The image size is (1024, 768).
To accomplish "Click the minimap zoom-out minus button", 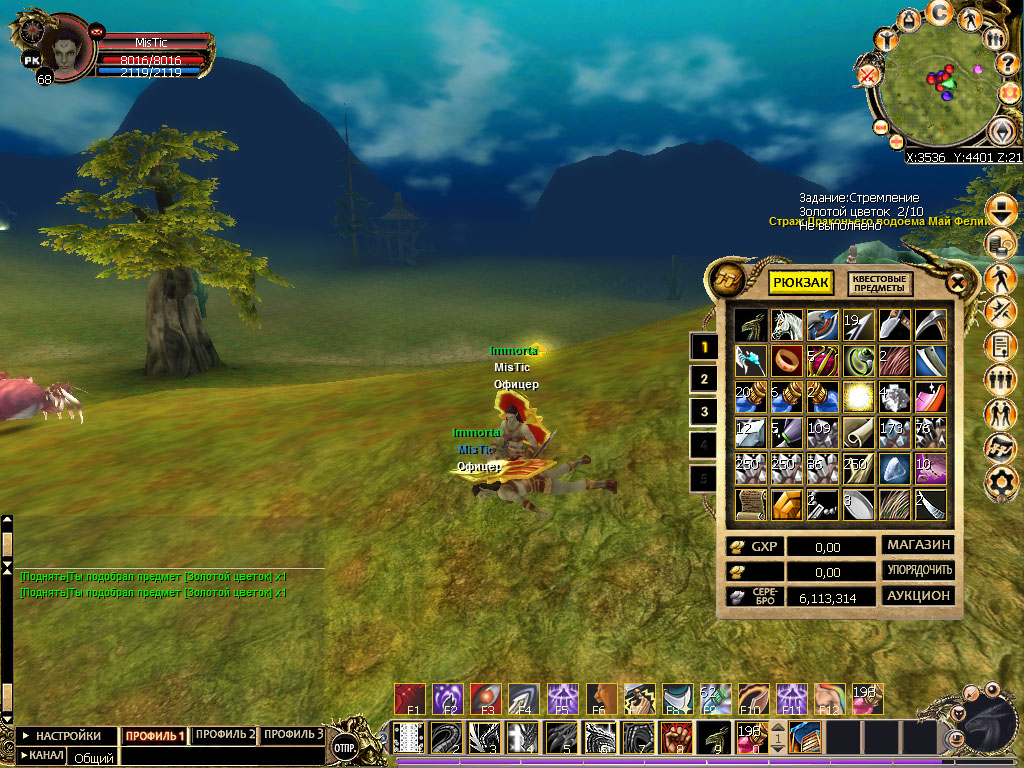I will 882,127.
